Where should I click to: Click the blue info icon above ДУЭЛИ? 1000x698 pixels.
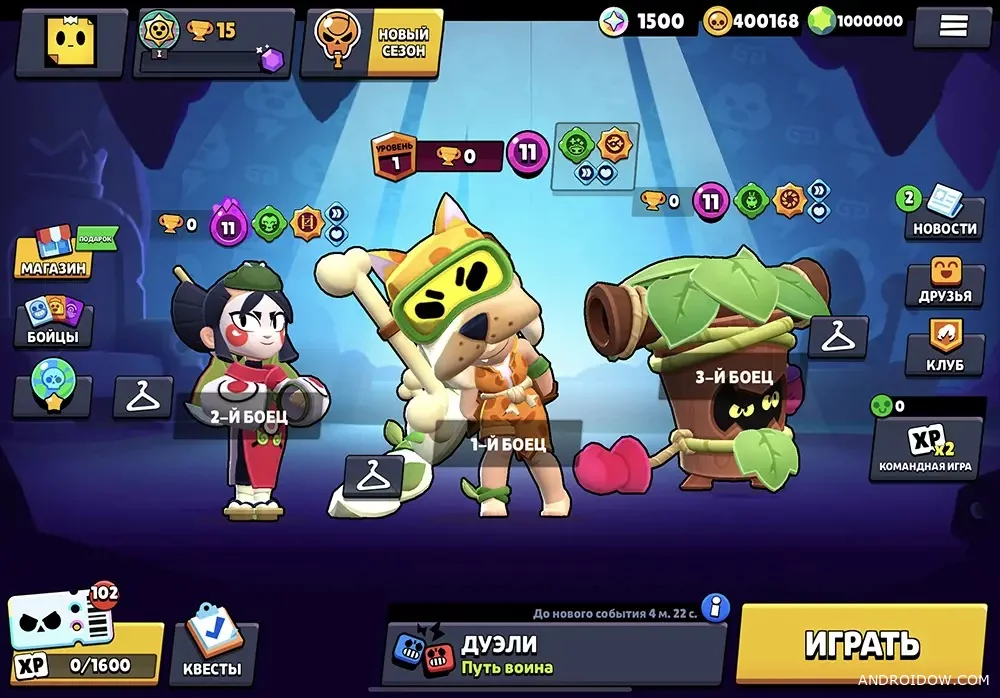(714, 606)
